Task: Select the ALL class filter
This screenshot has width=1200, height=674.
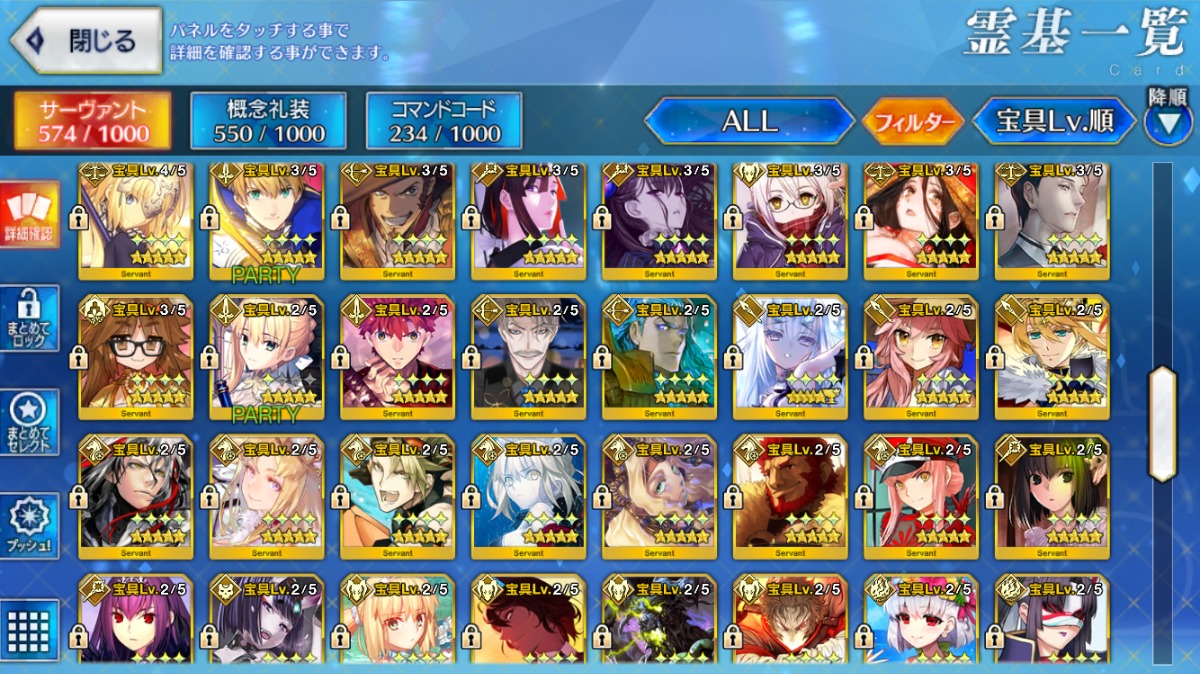Action: click(749, 121)
